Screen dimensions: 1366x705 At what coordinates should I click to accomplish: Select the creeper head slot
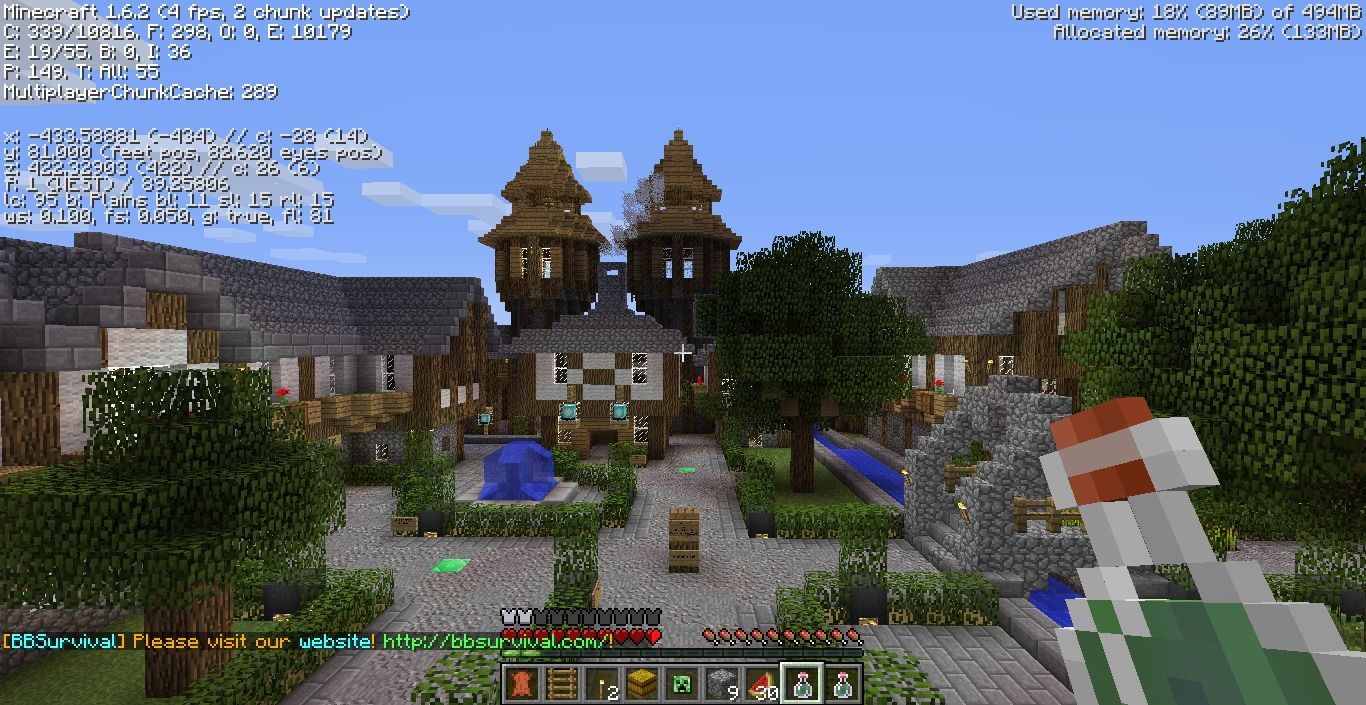(x=682, y=684)
